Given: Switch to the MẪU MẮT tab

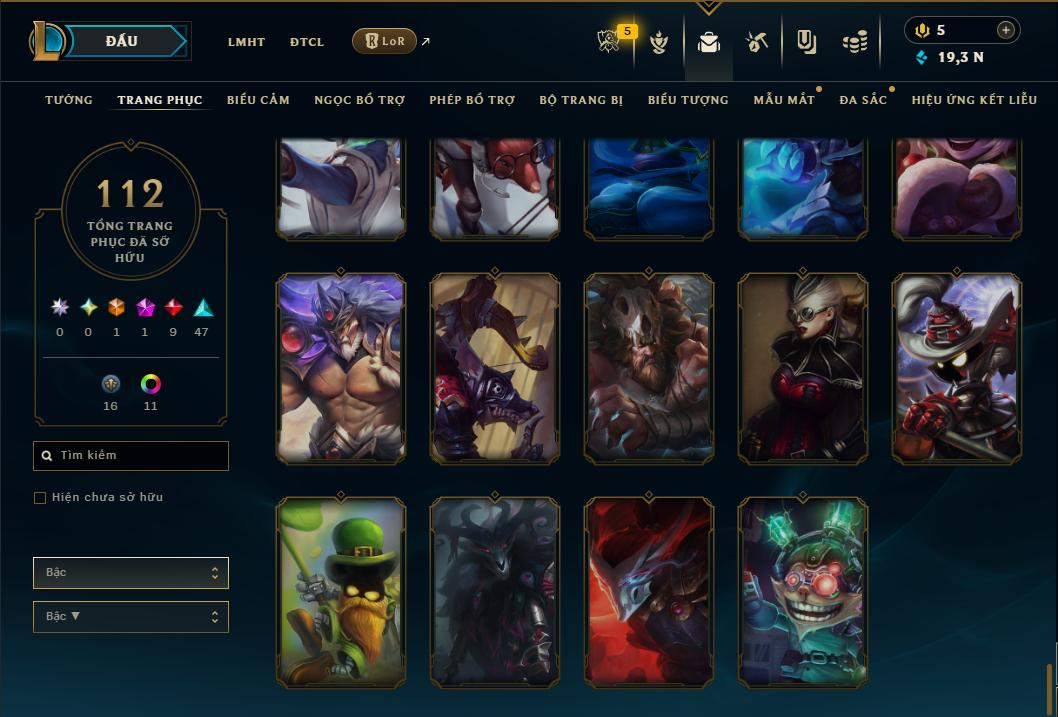Looking at the screenshot, I should click(x=783, y=100).
